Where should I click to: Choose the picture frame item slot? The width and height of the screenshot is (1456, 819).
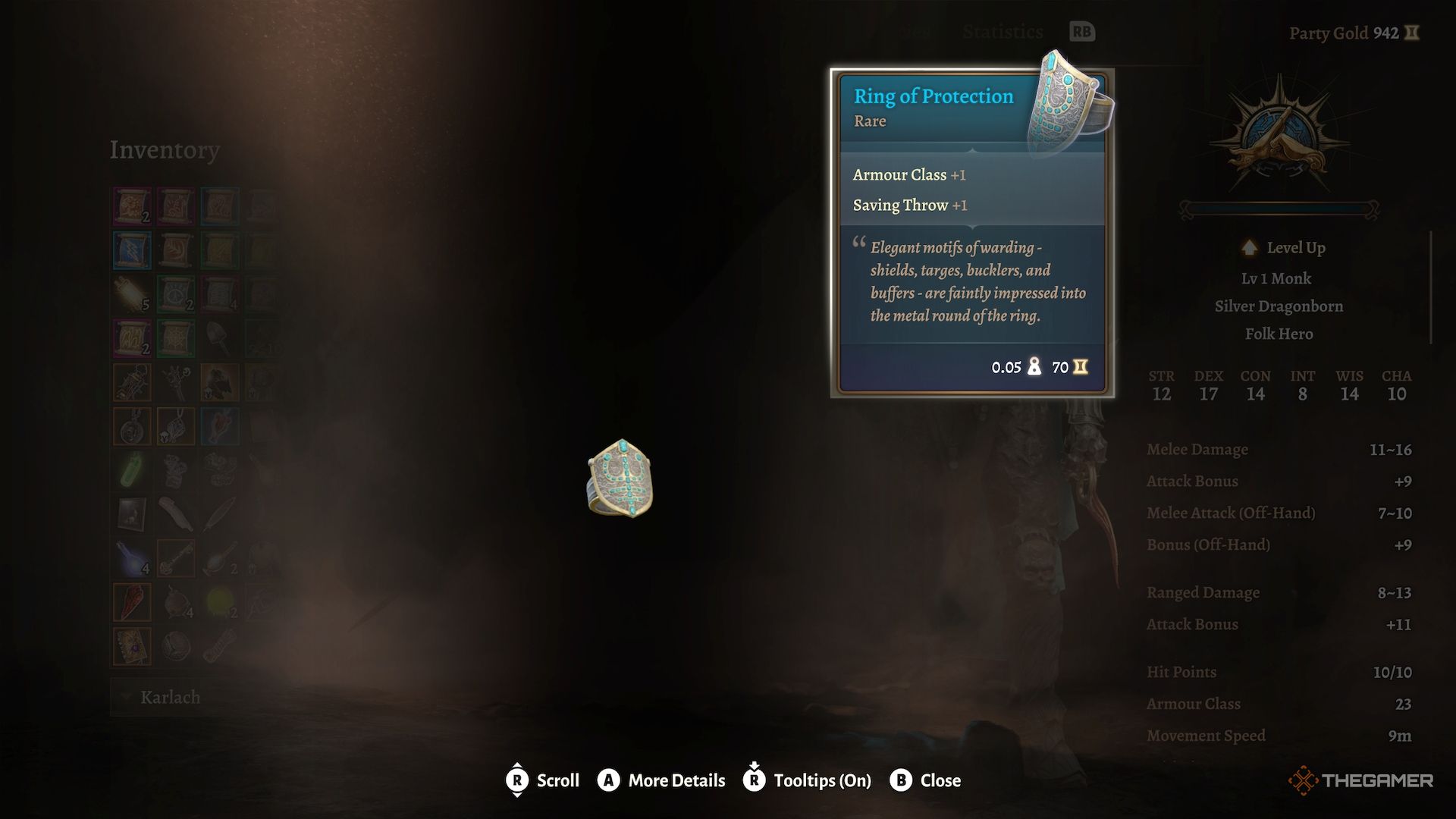pos(132,514)
